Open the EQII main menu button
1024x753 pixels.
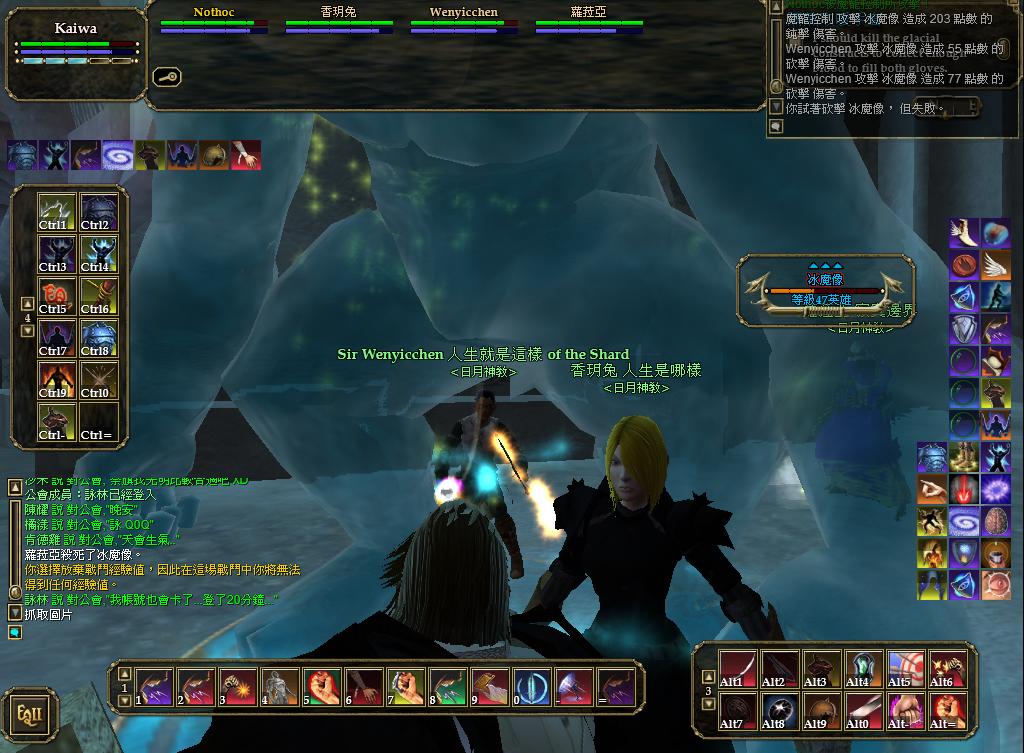coord(29,714)
